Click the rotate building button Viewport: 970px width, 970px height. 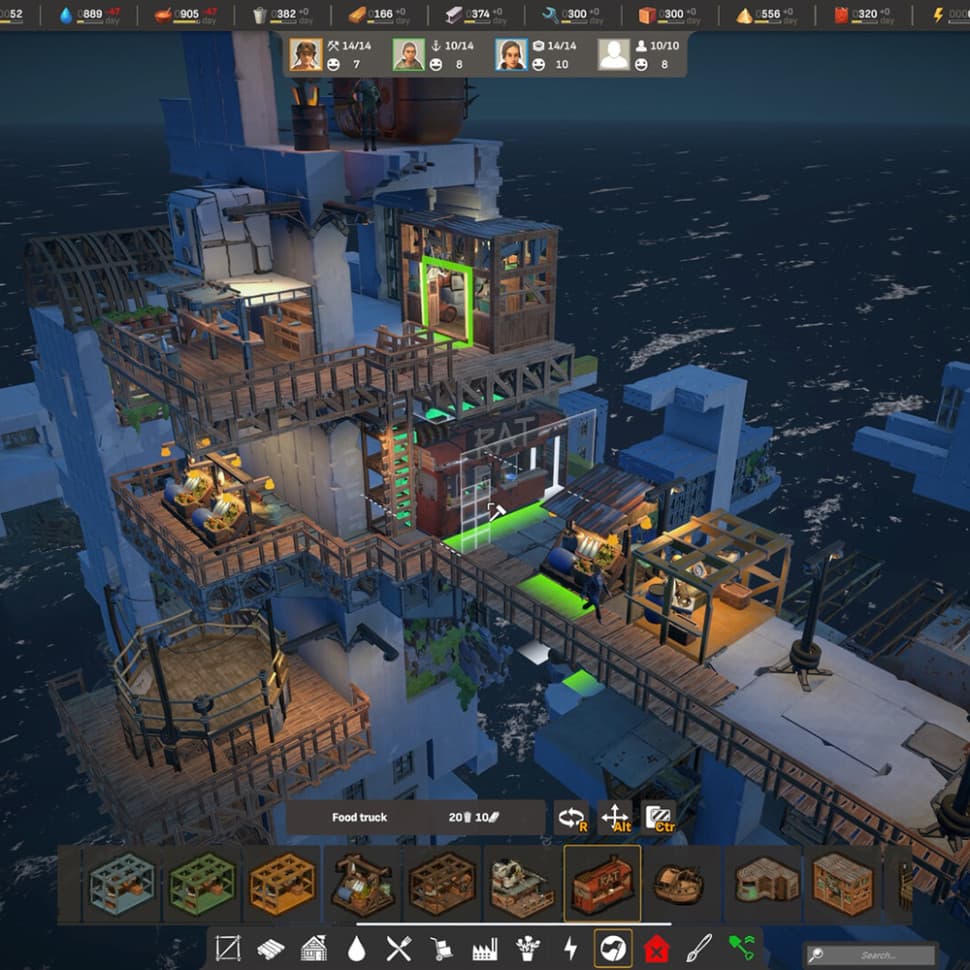pyautogui.click(x=571, y=818)
